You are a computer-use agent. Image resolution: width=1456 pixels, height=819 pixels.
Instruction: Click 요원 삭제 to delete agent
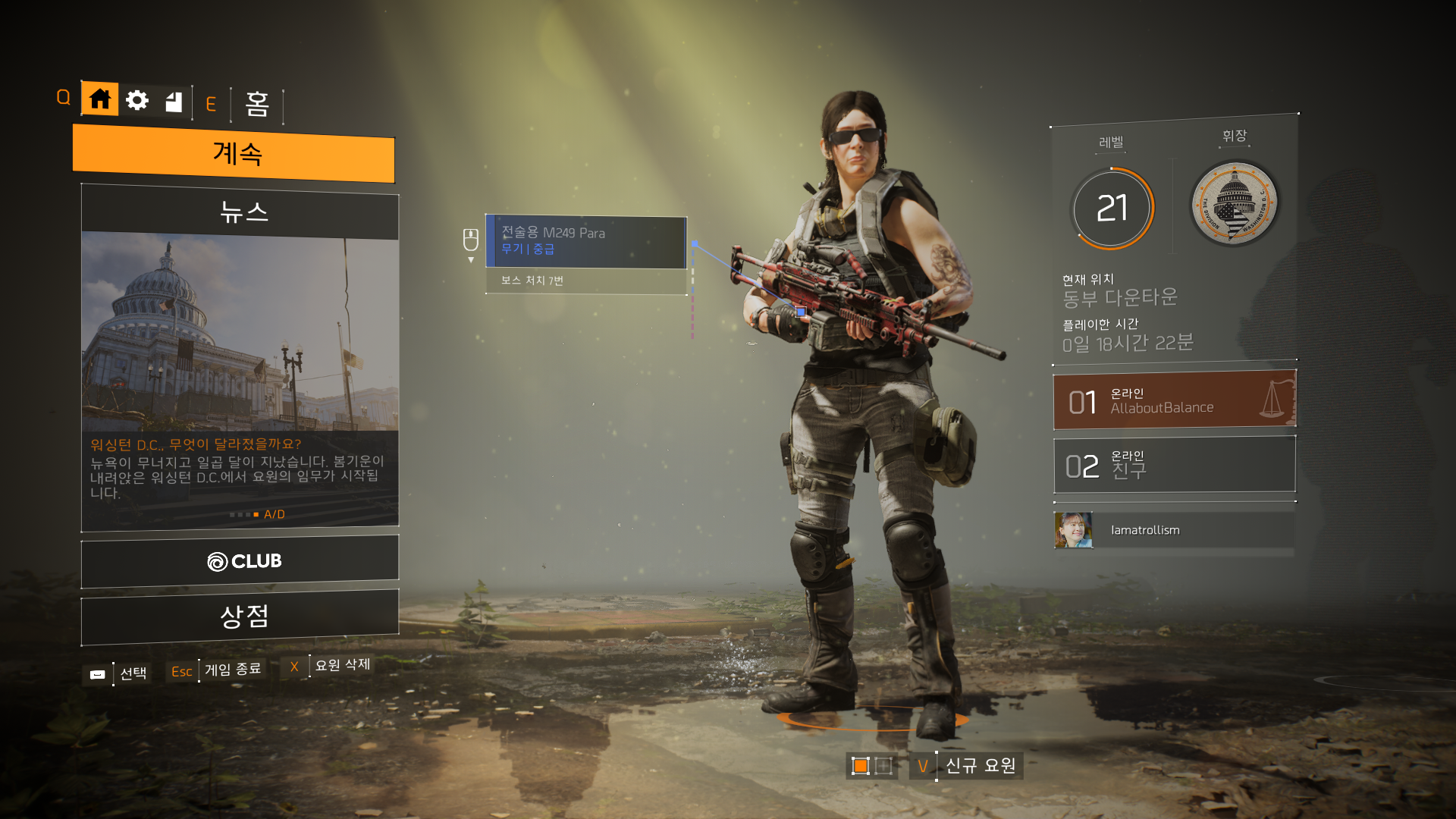pyautogui.click(x=342, y=665)
